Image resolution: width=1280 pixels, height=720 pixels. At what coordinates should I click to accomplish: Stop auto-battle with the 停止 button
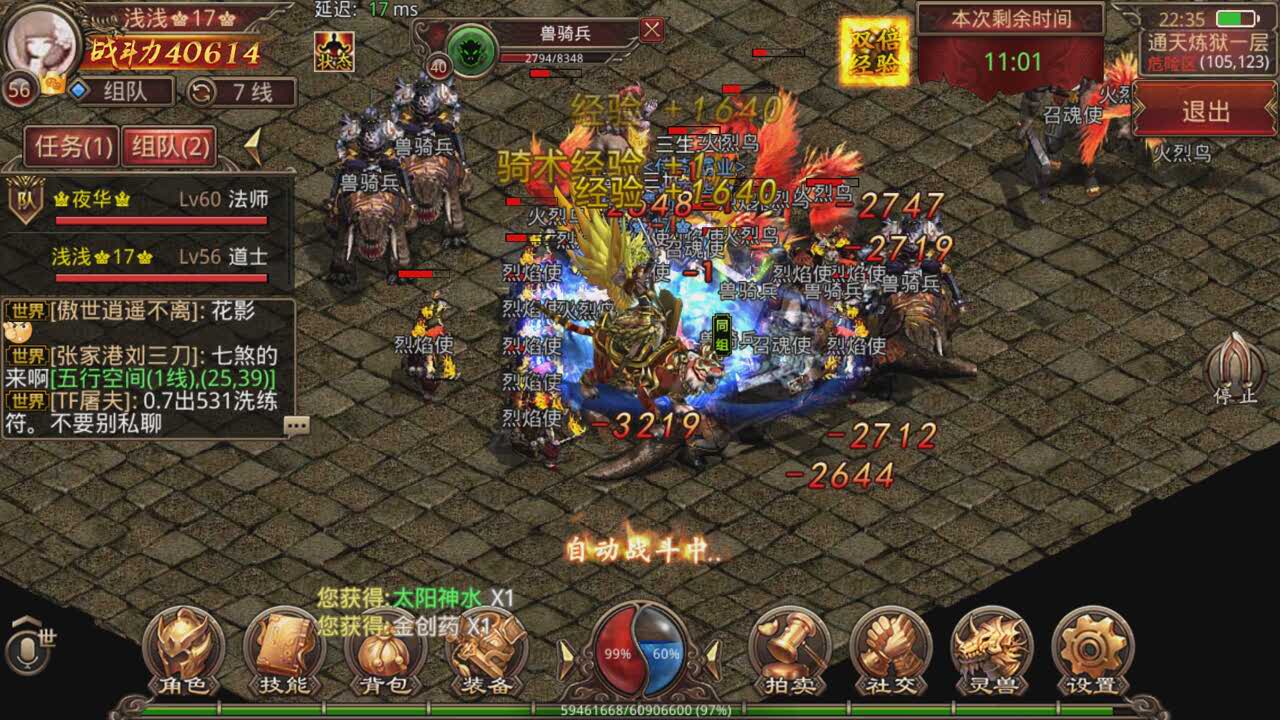tap(1236, 368)
